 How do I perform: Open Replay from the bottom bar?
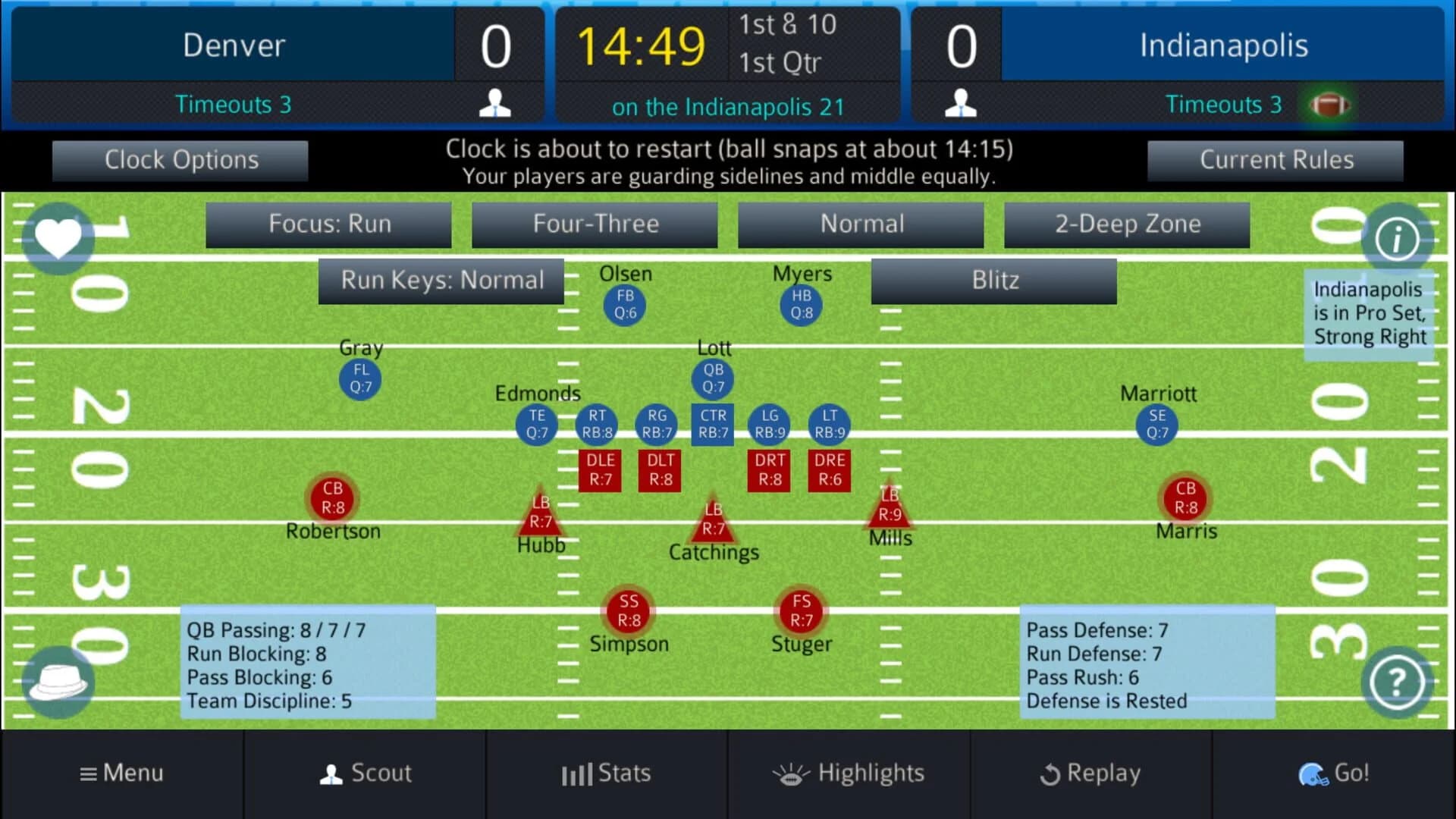click(1090, 773)
